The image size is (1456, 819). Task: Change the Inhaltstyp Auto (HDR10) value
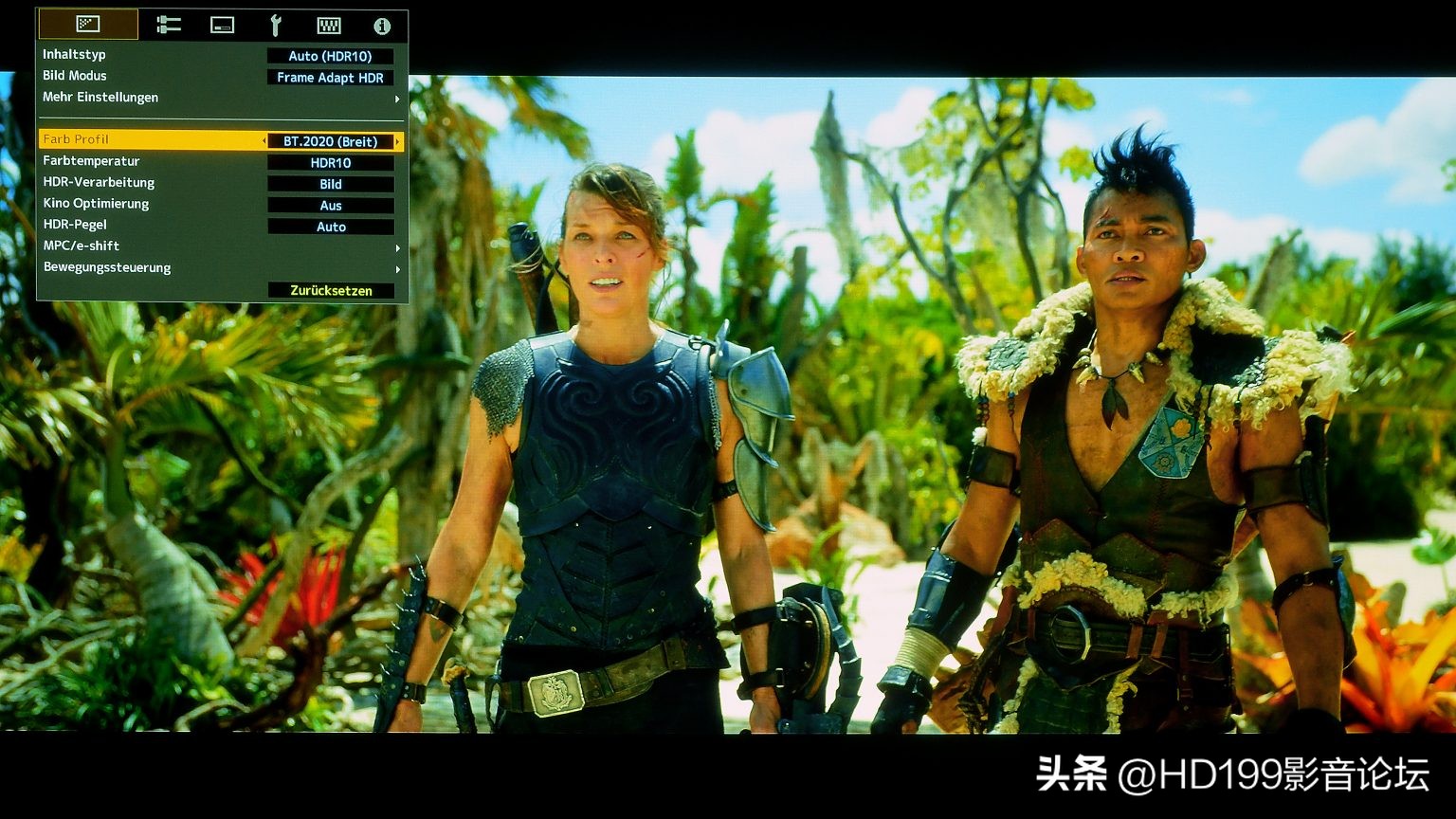[x=330, y=56]
